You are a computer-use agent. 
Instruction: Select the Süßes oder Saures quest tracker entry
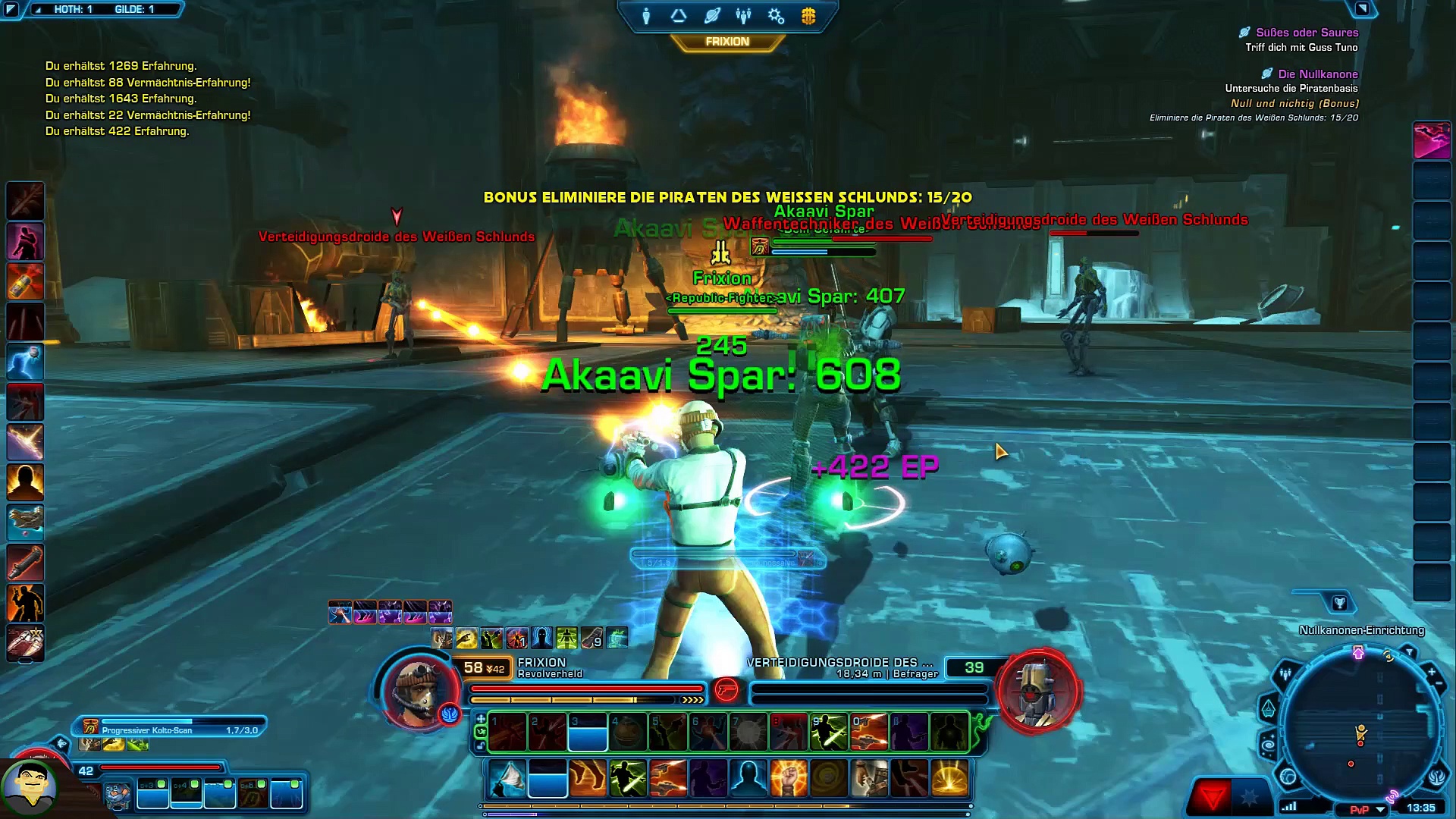1306,33
